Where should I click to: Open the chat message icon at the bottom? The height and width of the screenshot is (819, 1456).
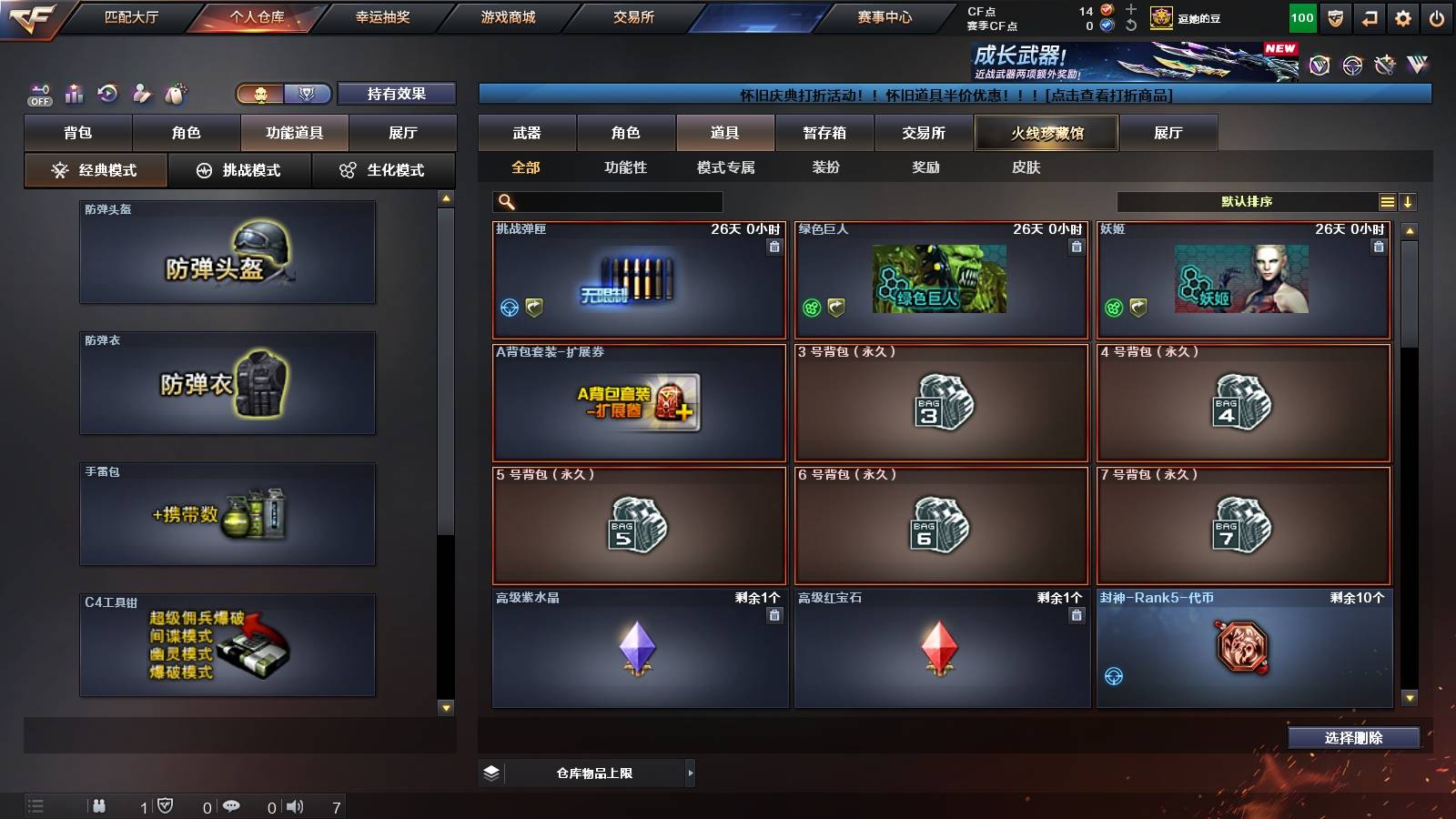tap(232, 806)
